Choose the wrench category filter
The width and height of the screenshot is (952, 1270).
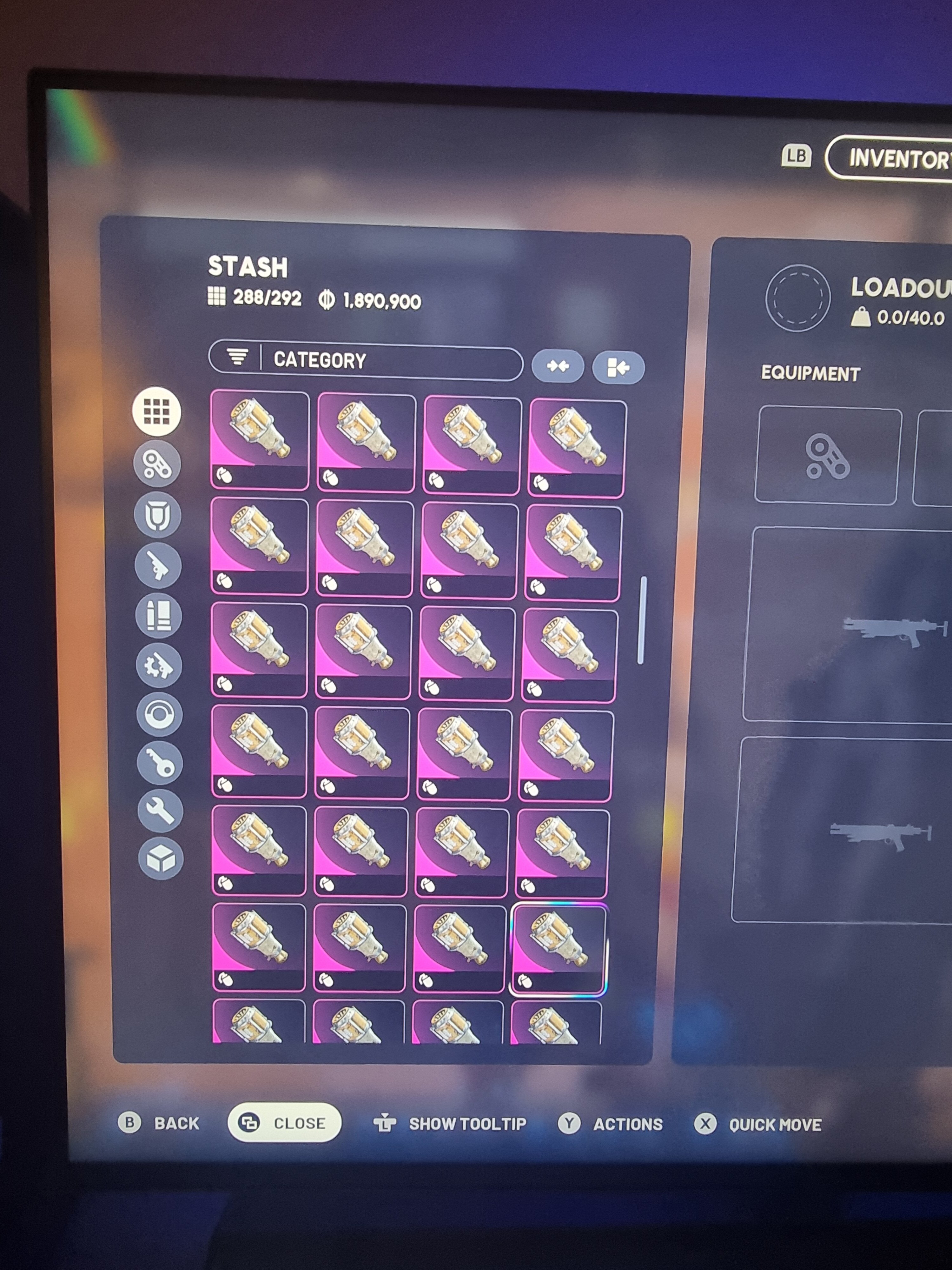[x=161, y=811]
